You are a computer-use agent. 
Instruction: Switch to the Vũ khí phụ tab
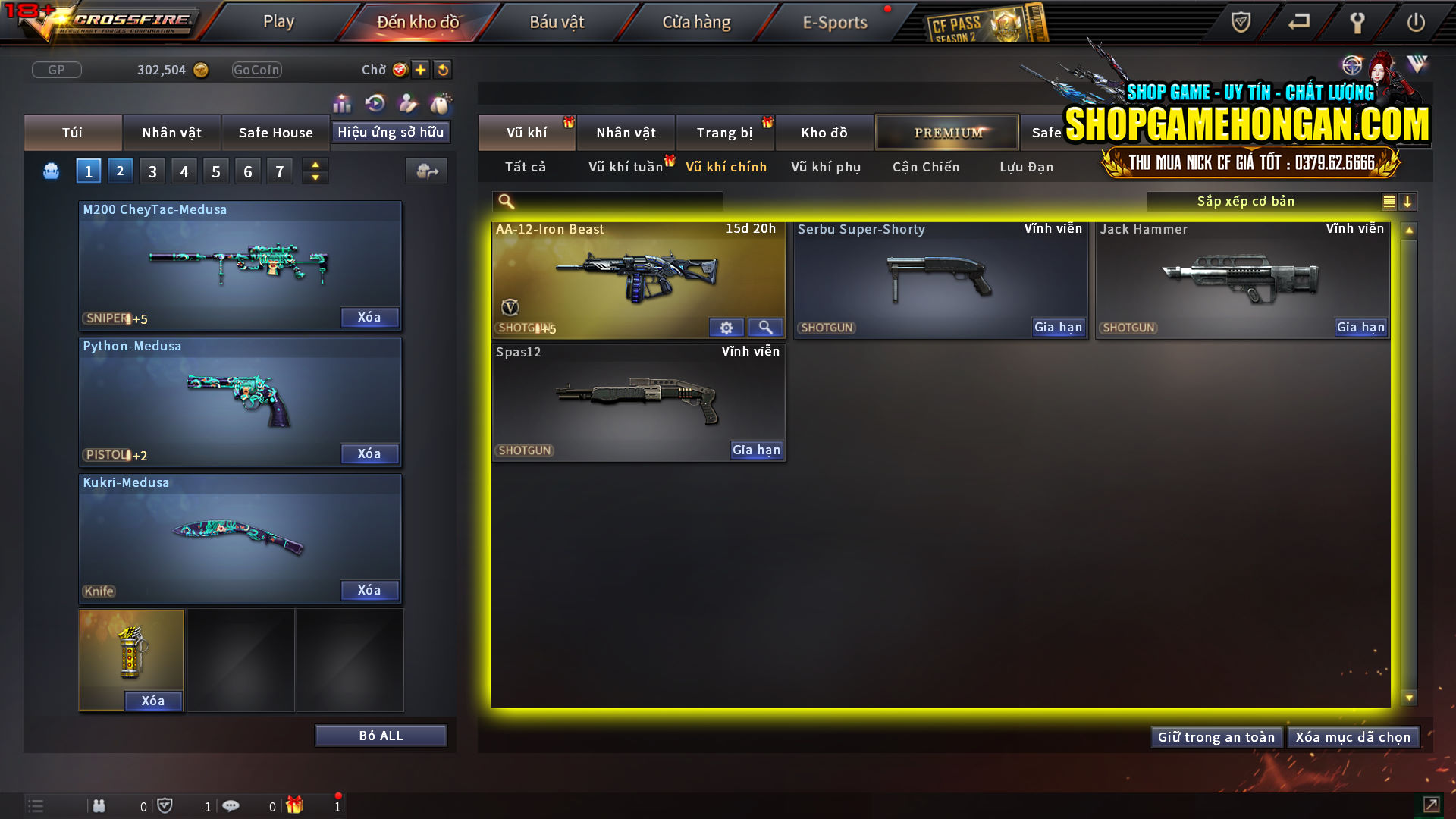pyautogui.click(x=824, y=167)
